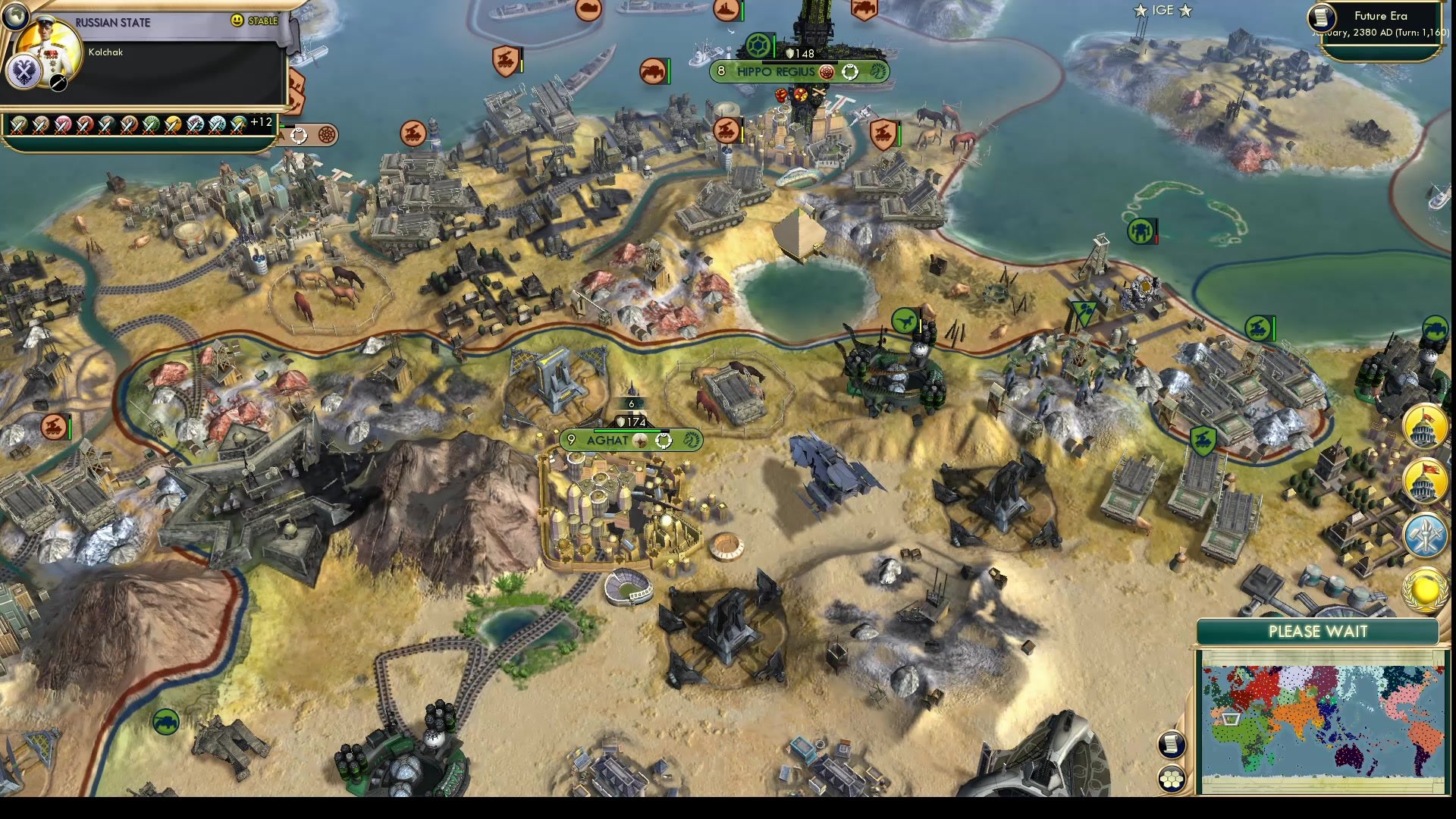Toggle the hex grid overlay

1172,777
